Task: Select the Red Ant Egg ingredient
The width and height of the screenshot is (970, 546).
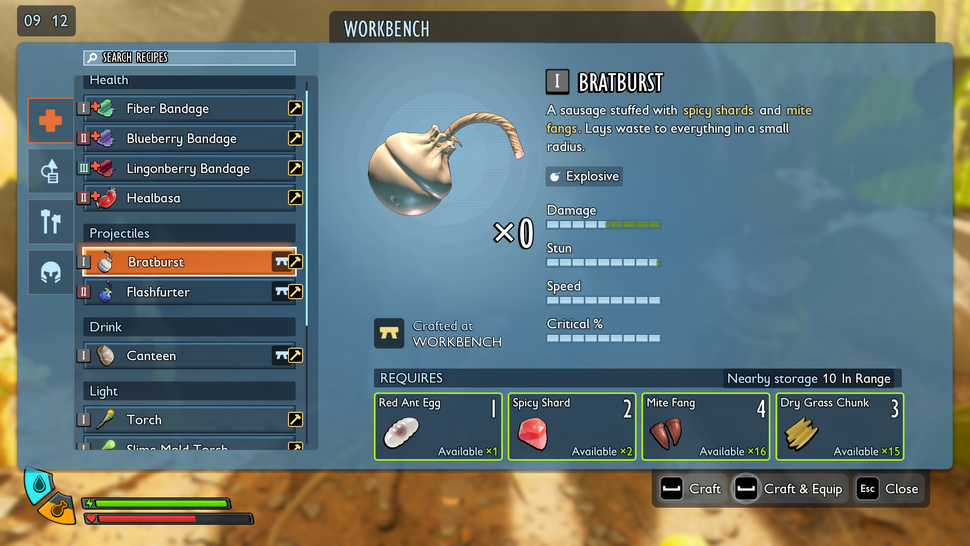Action: (x=438, y=426)
